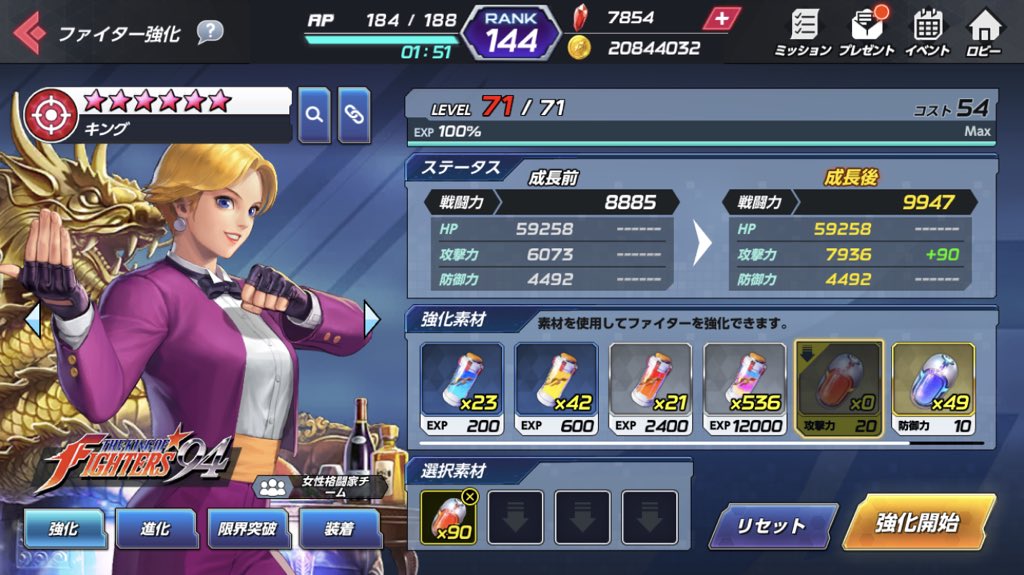Add rubies with the red plus button
1024x575 pixels.
(x=722, y=18)
